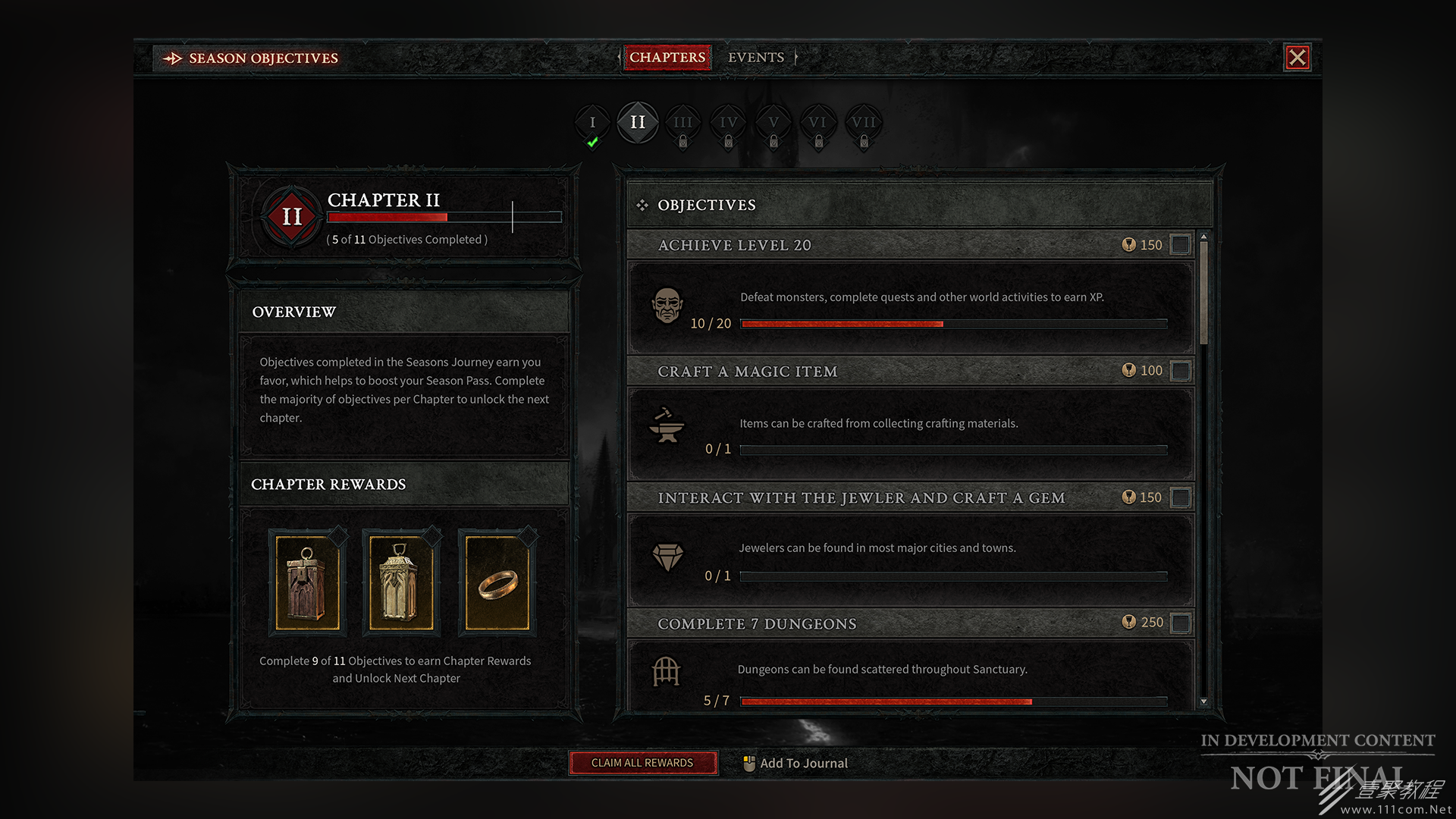Claim all rewards

(642, 763)
